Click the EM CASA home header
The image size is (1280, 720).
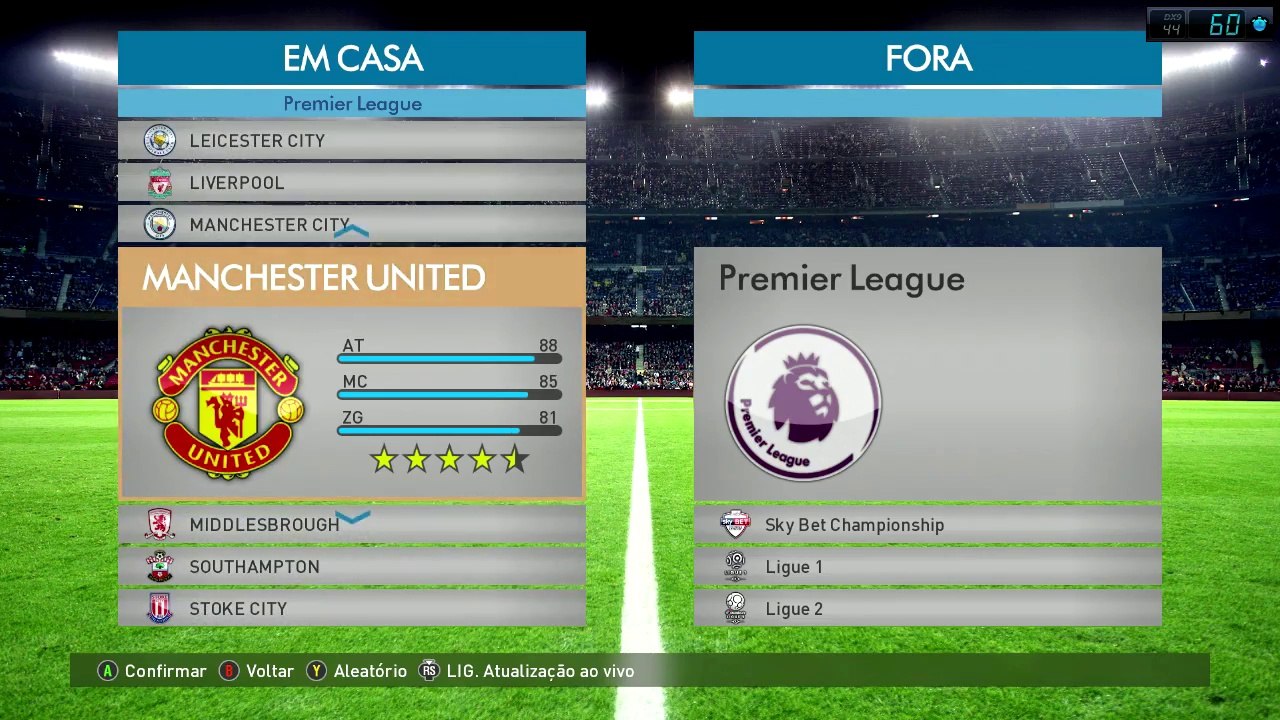pos(351,58)
